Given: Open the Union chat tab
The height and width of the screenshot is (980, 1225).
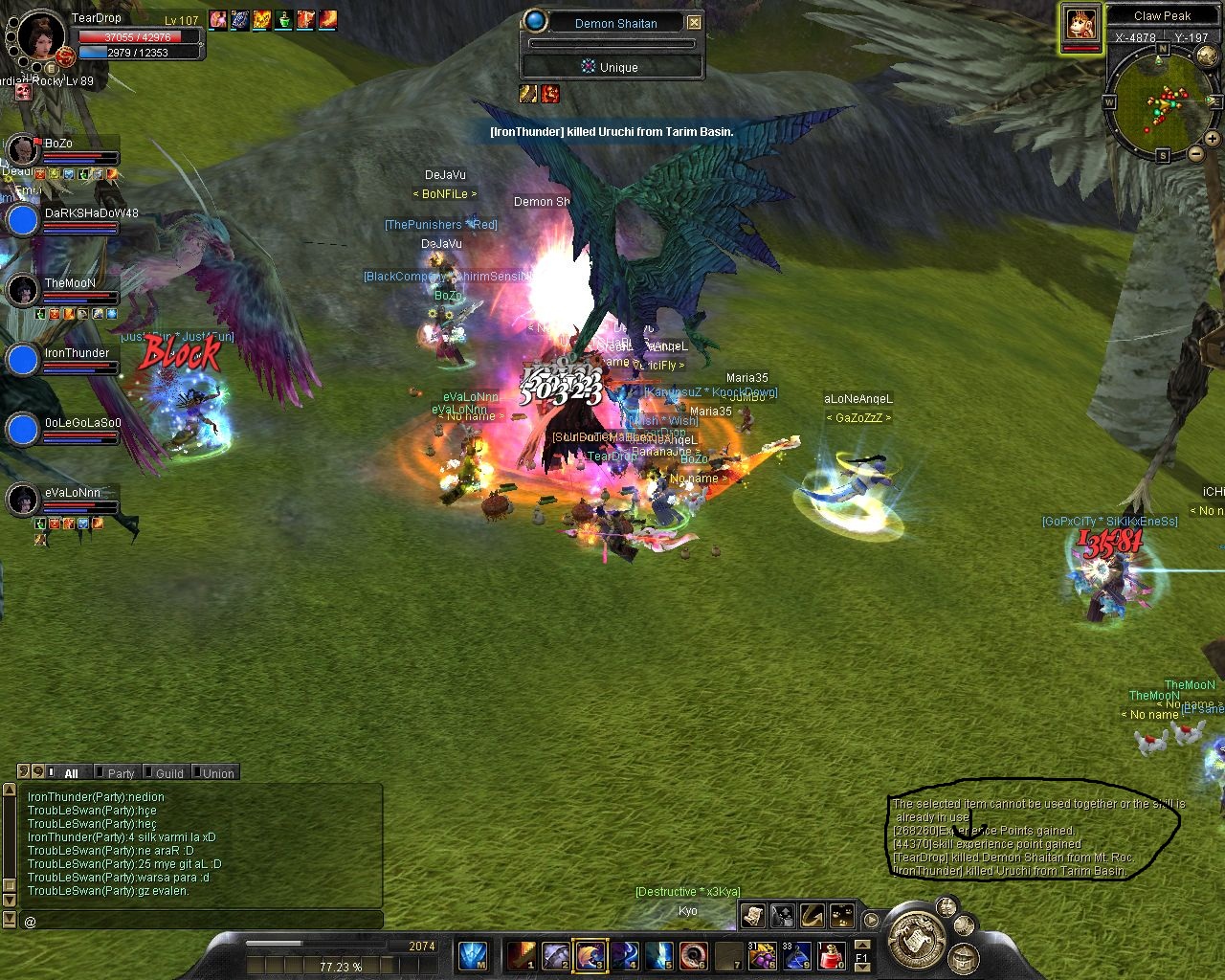Looking at the screenshot, I should [217, 773].
